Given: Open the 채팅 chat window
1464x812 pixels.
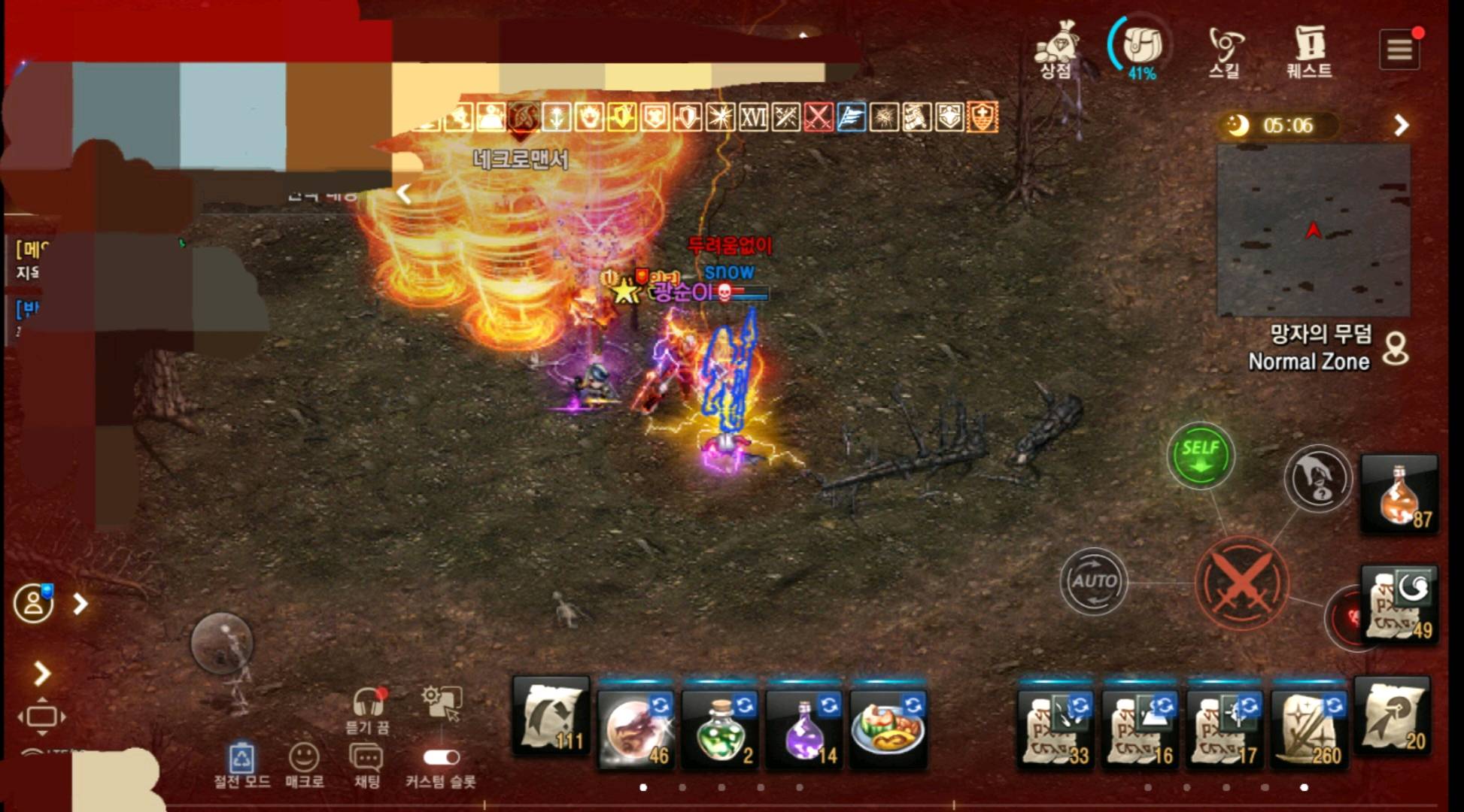Looking at the screenshot, I should coord(367,758).
